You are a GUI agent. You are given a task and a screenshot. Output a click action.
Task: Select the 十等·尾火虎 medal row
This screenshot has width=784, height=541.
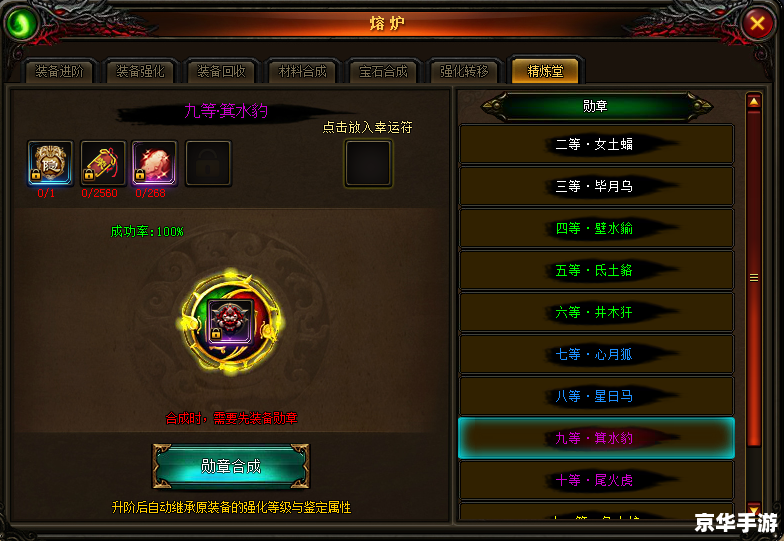click(x=596, y=480)
